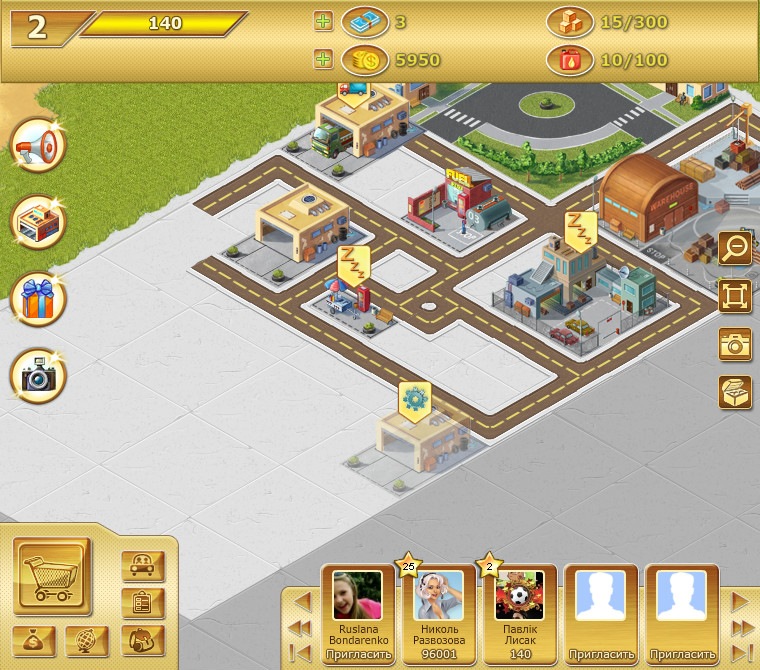The image size is (760, 670).
Task: Open the car with passengers button
Action: point(143,567)
